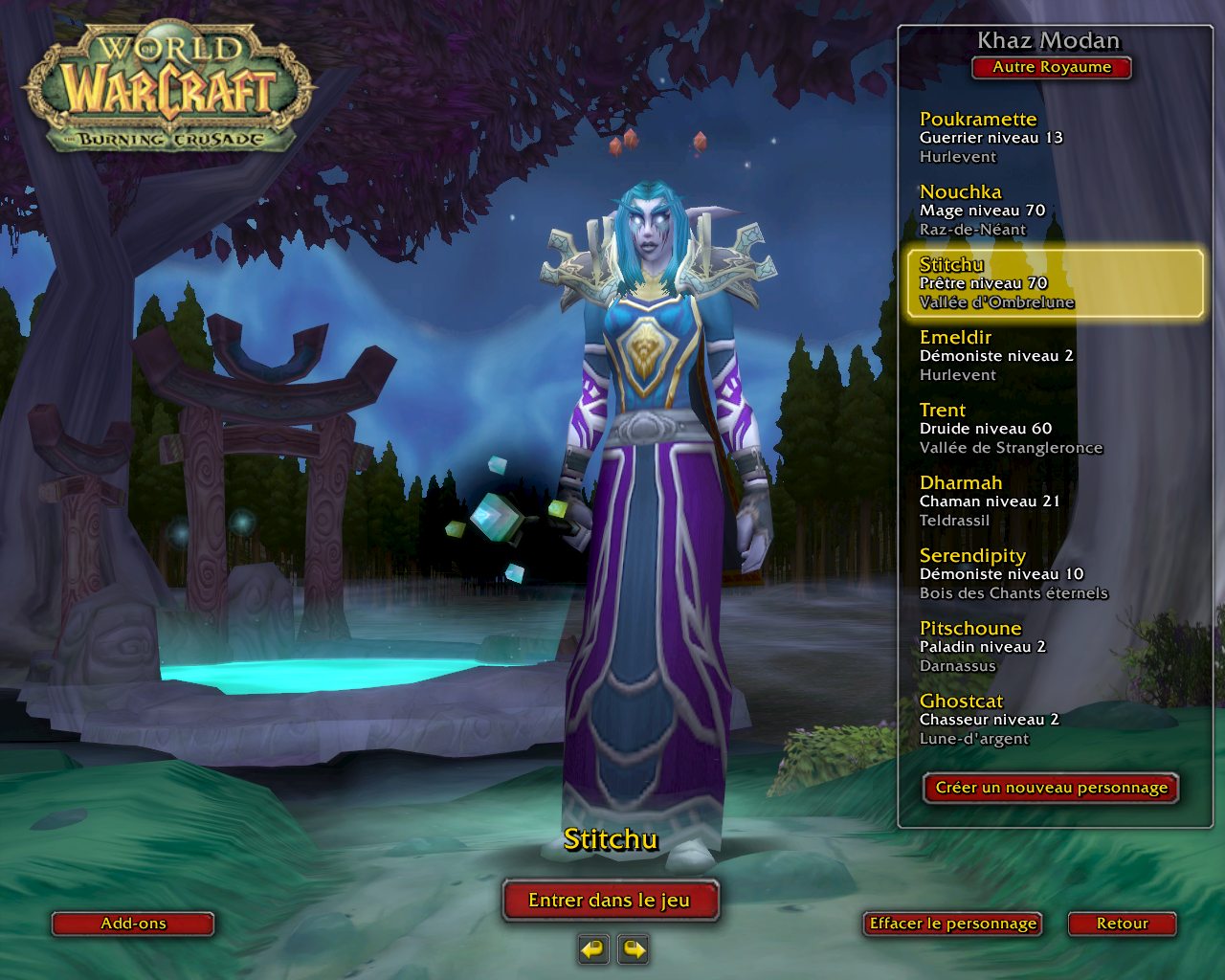The height and width of the screenshot is (980, 1225).
Task: Select the priest Stitchu entry
Action: pyautogui.click(x=1053, y=282)
